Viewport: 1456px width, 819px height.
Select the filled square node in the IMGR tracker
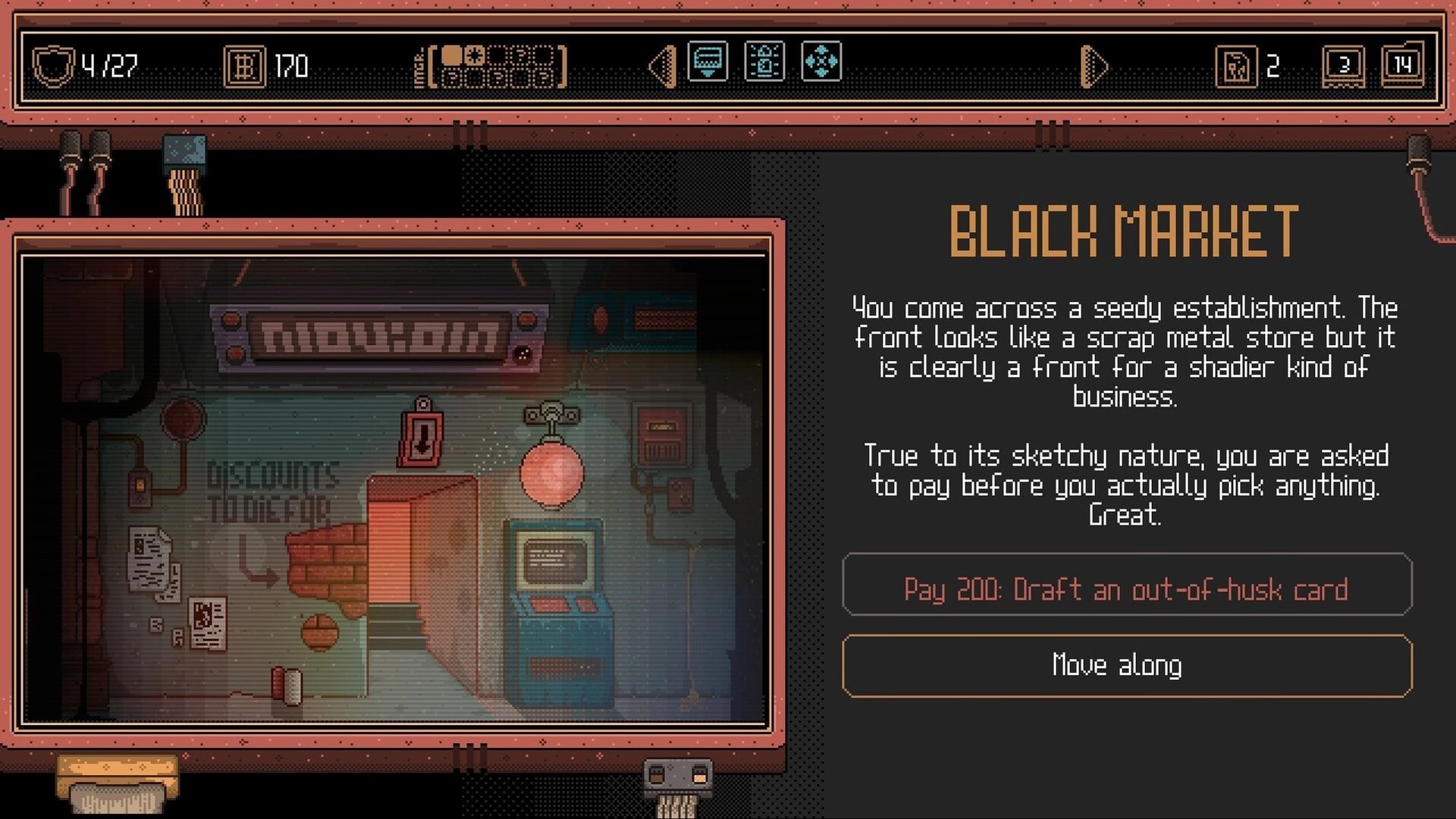coord(451,55)
